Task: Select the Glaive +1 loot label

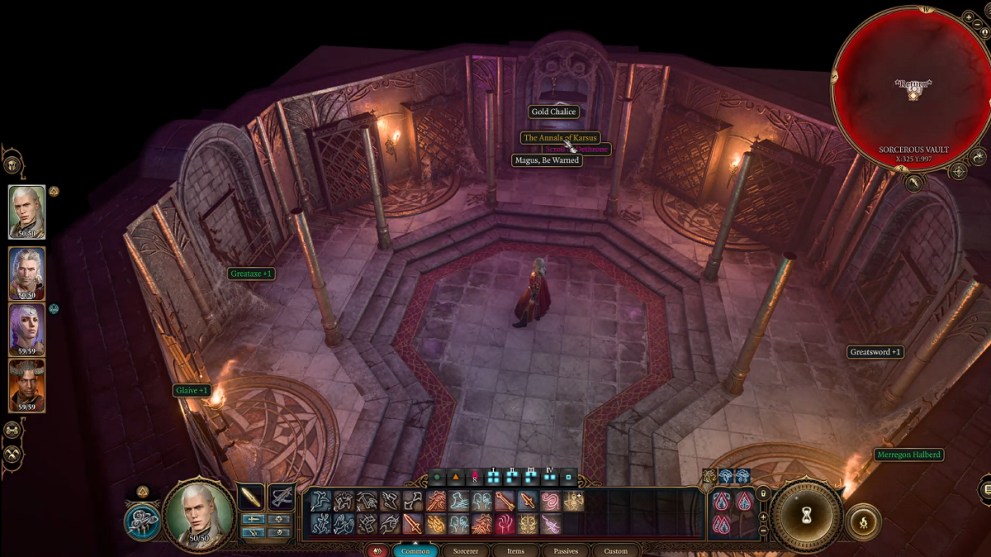Action: (x=191, y=390)
